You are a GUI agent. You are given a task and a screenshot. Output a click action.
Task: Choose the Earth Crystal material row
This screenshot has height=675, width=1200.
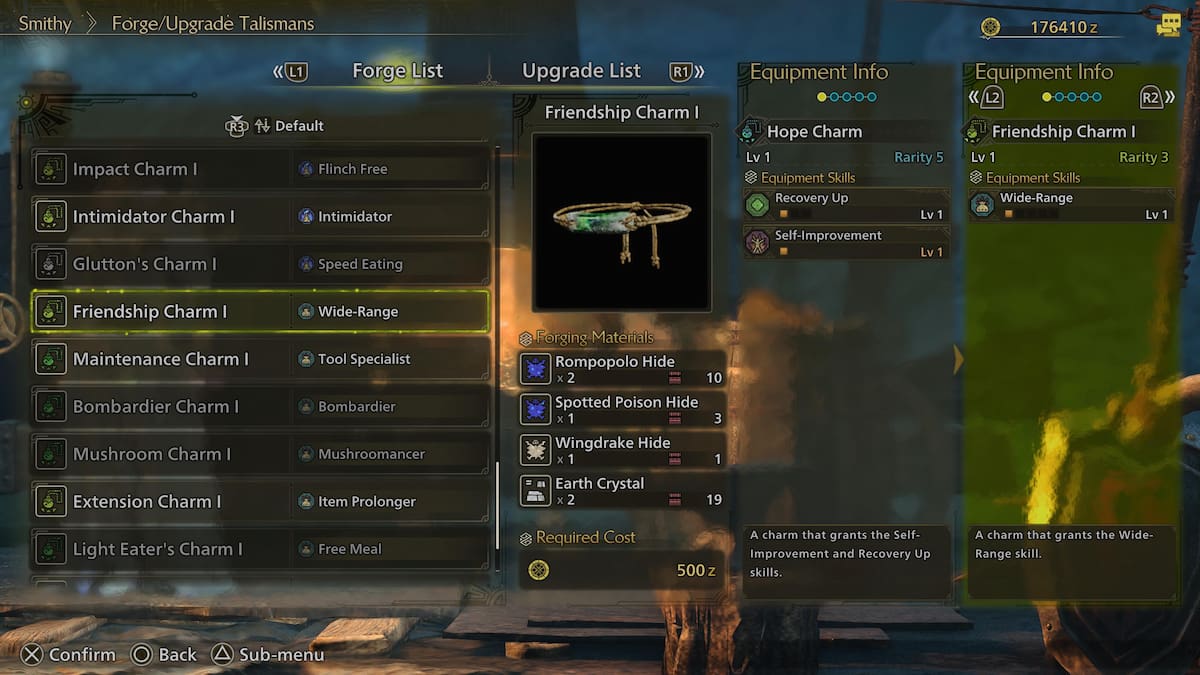click(622, 491)
